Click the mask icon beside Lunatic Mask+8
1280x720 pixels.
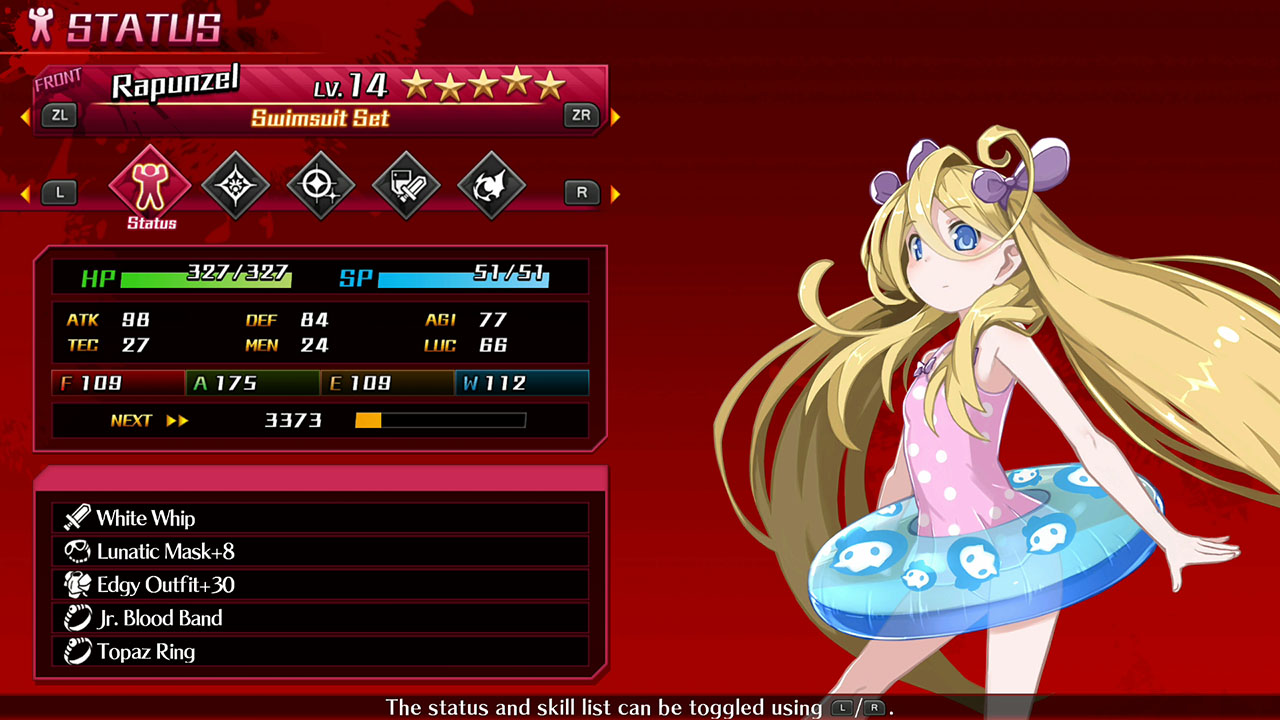[x=78, y=551]
